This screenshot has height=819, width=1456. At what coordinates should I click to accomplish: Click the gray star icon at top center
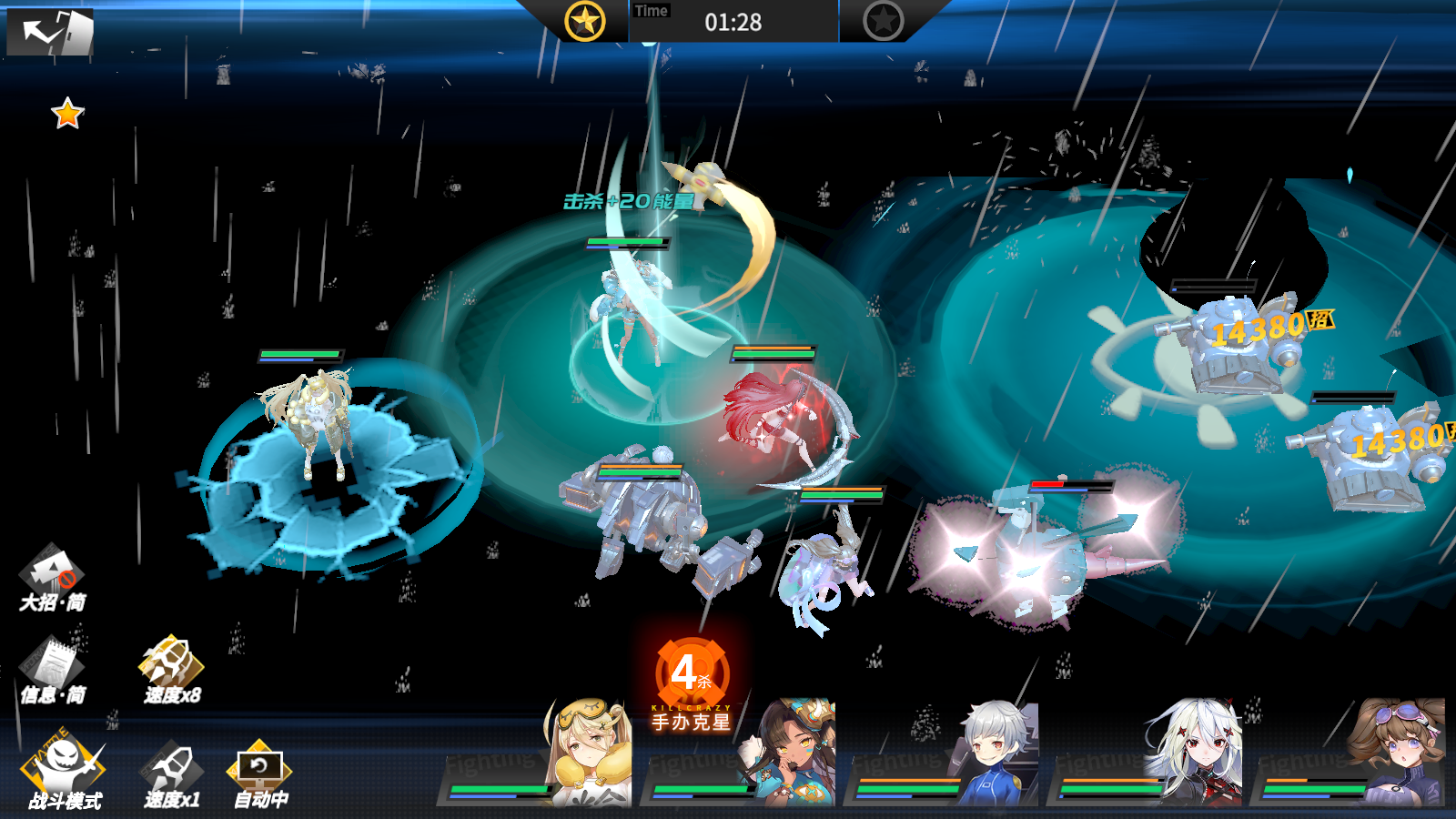(883, 20)
